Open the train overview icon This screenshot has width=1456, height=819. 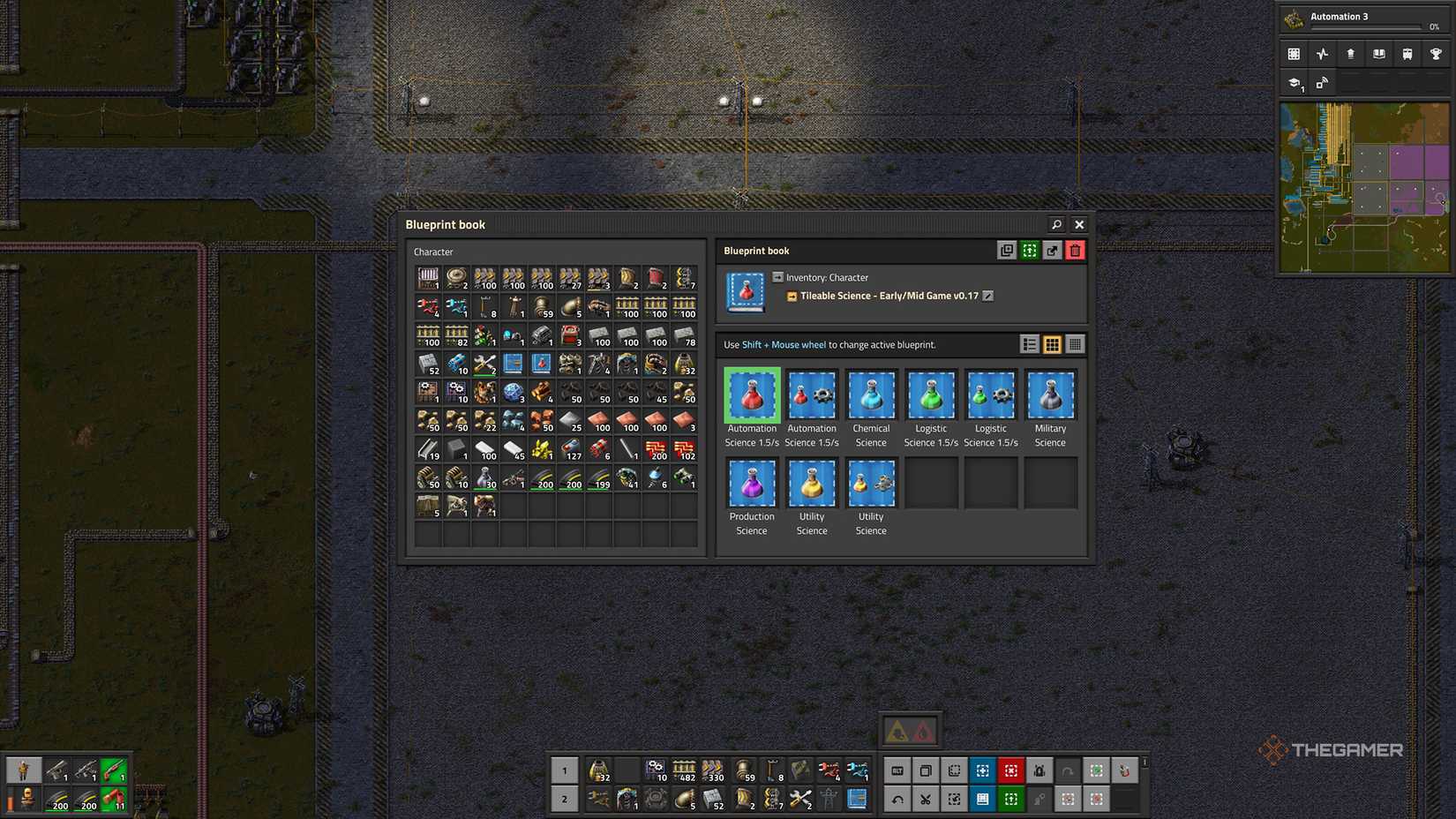[1407, 54]
